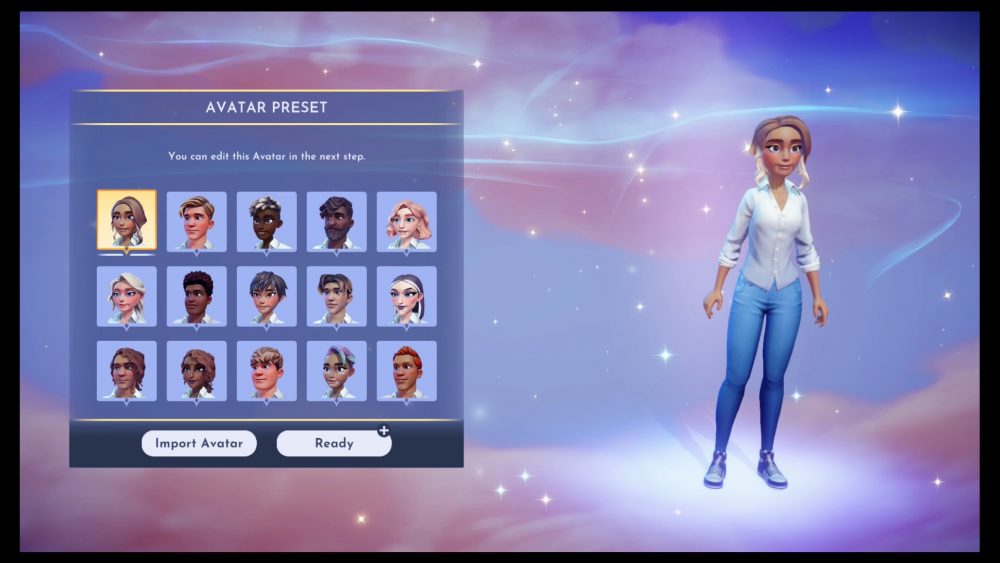The height and width of the screenshot is (563, 1000).
Task: Confirm the avatar with Ready
Action: pos(334,443)
